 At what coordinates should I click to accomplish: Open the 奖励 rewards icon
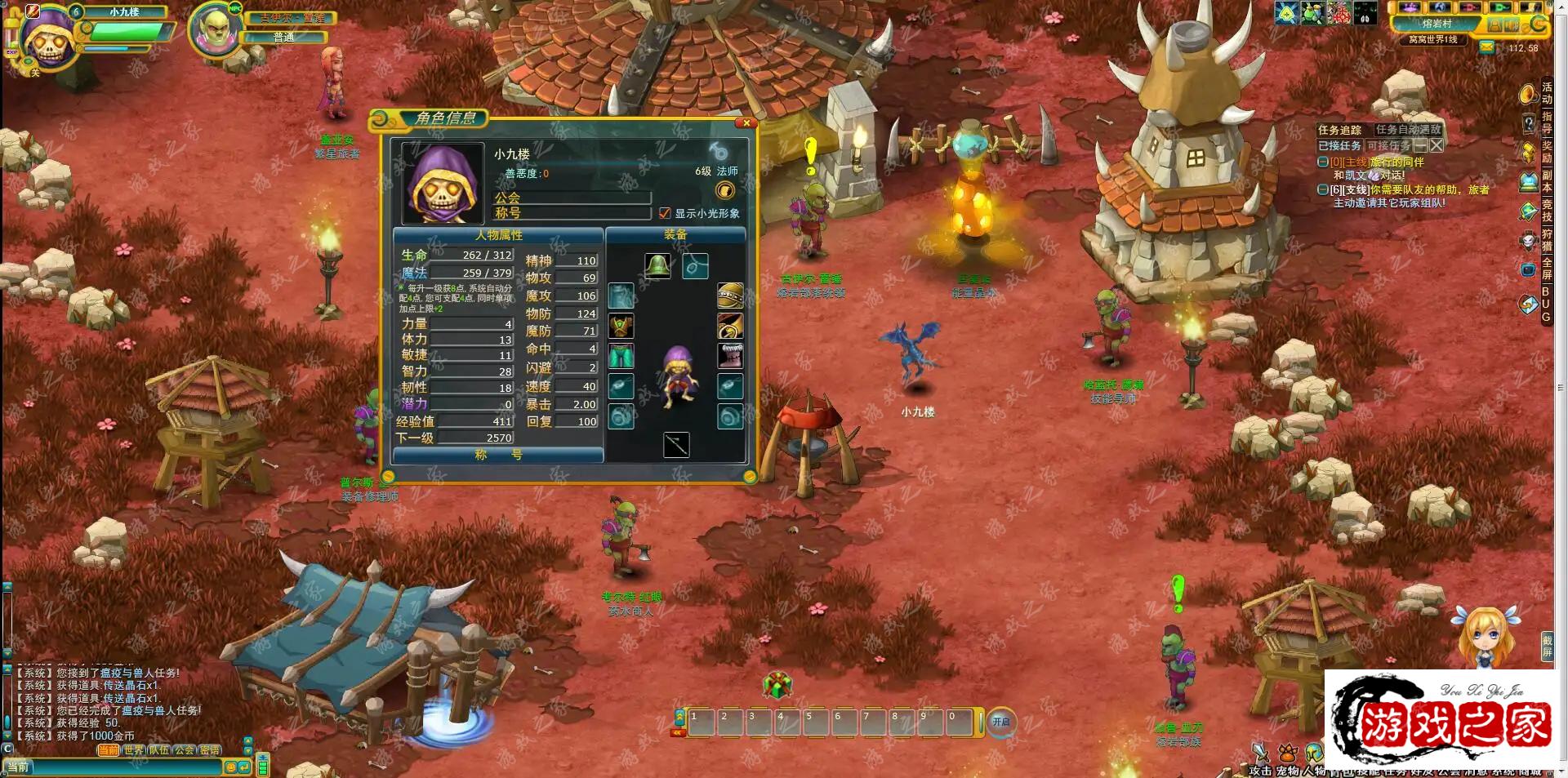1528,153
